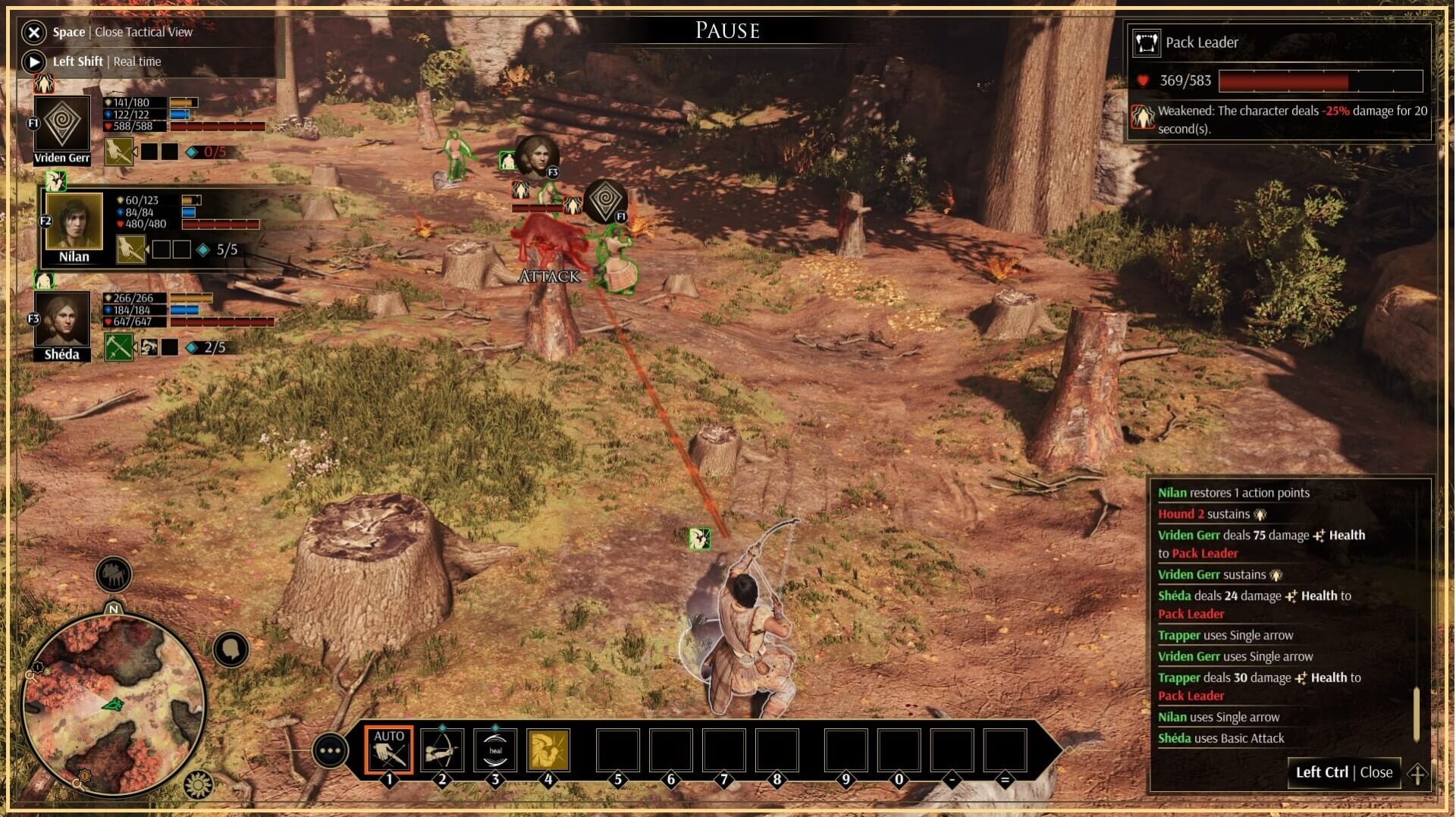Click the move arrows icon on the combat log

[1417, 774]
